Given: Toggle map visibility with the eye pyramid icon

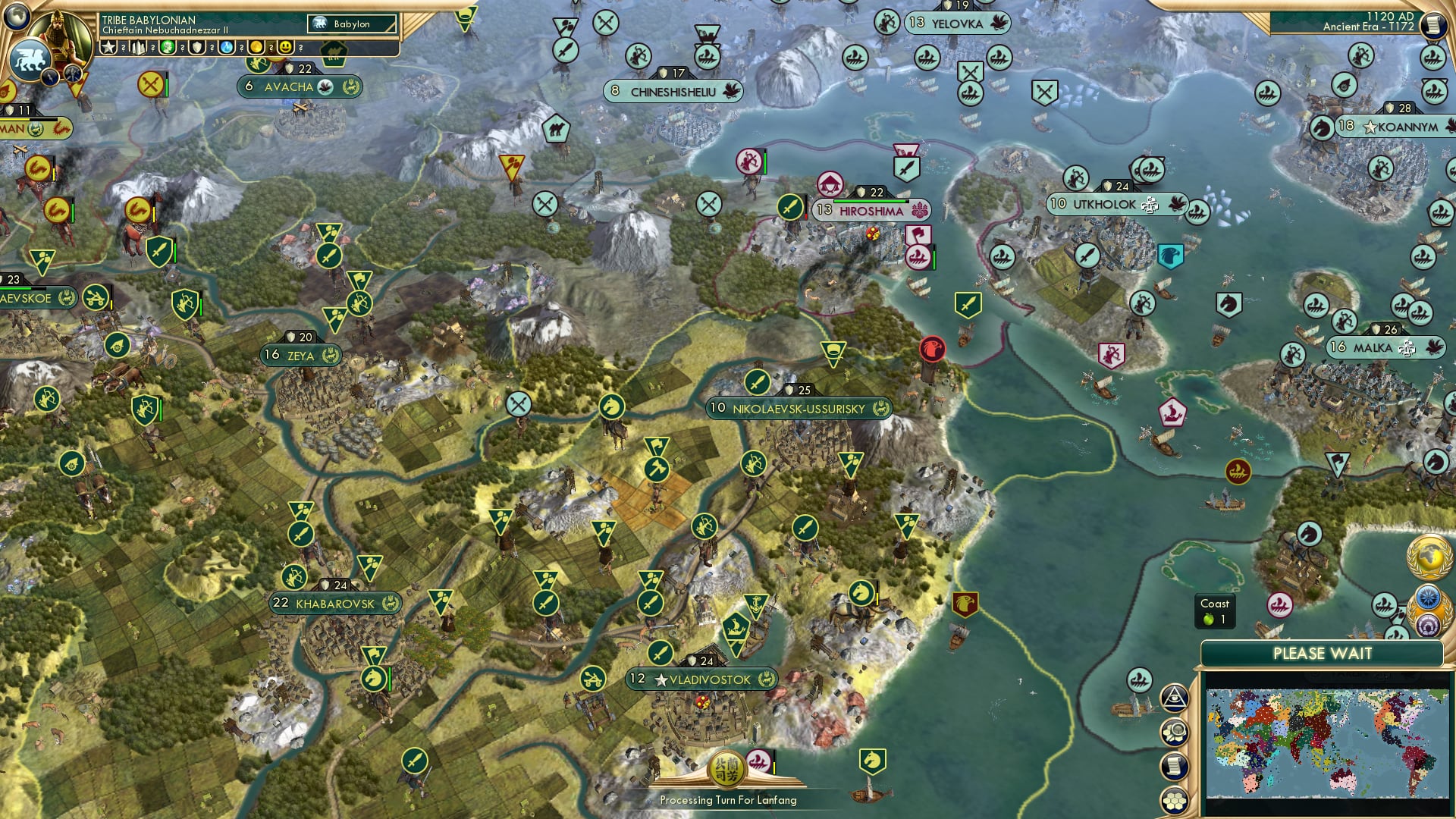Looking at the screenshot, I should coord(1175,698).
